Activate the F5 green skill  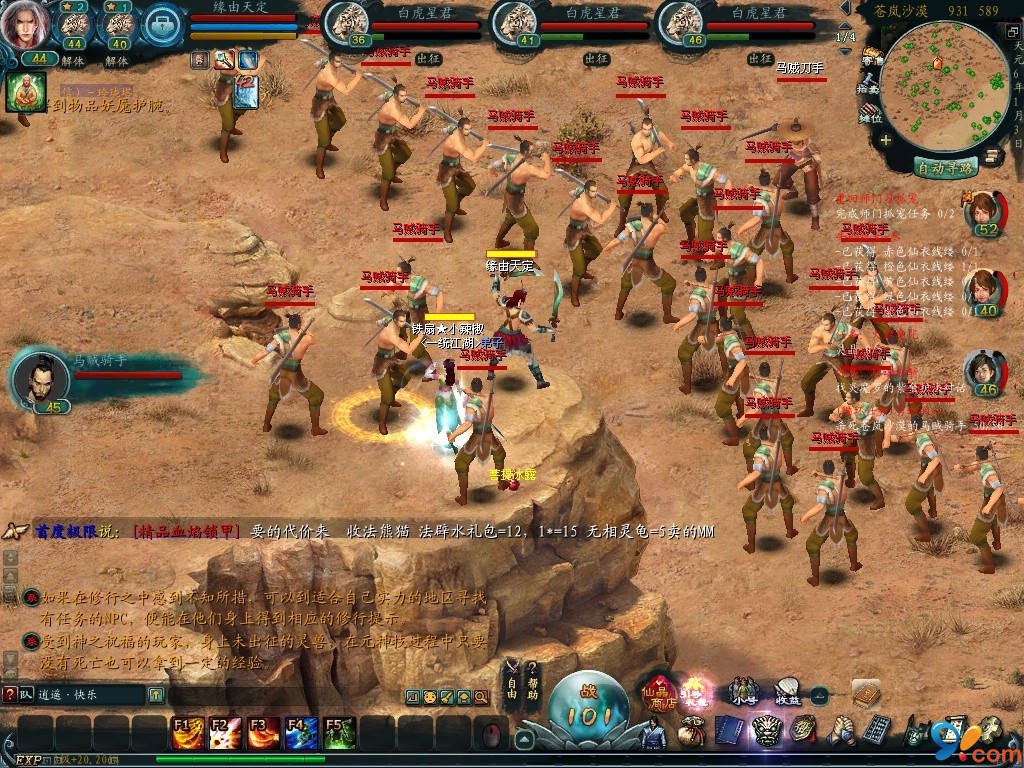(x=339, y=733)
